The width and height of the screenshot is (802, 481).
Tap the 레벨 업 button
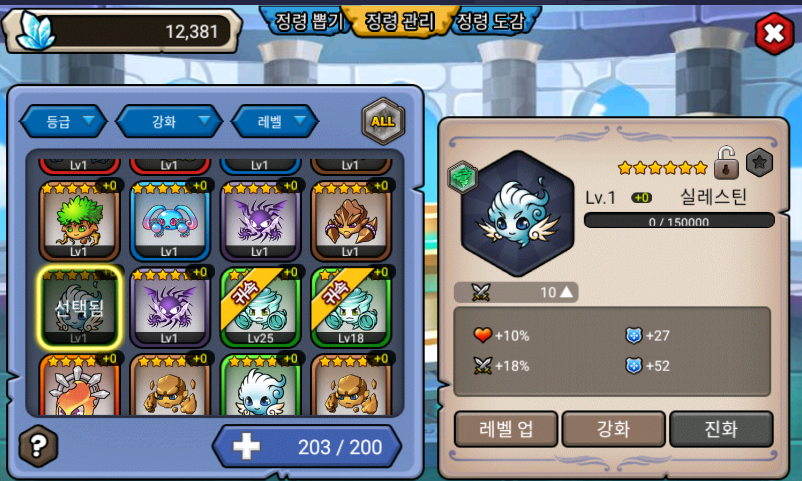point(505,429)
